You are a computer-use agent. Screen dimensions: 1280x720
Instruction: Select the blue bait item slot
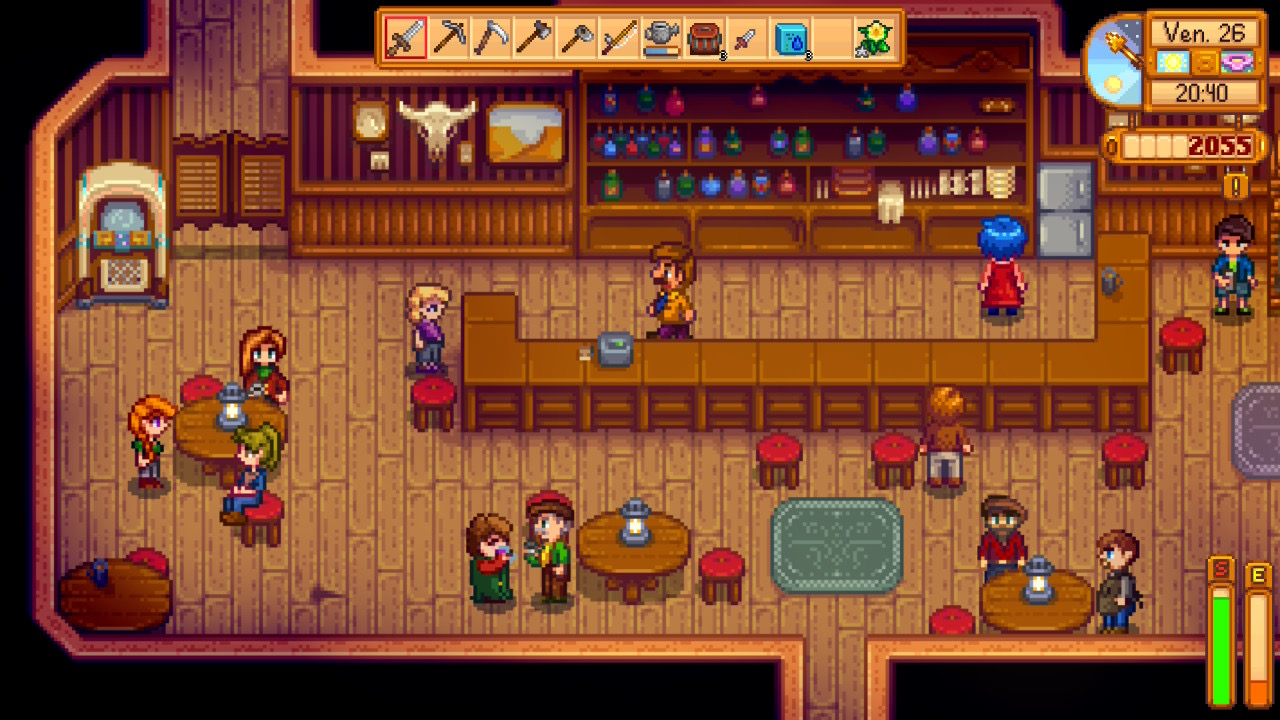tap(792, 37)
